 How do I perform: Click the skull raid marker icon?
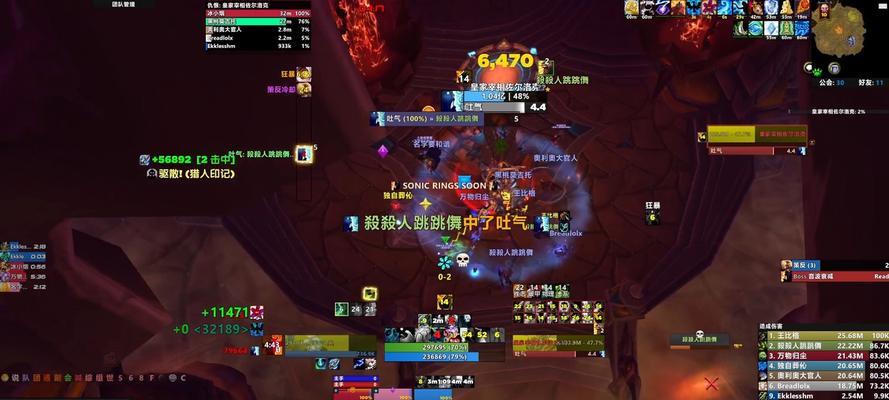(x=463, y=260)
